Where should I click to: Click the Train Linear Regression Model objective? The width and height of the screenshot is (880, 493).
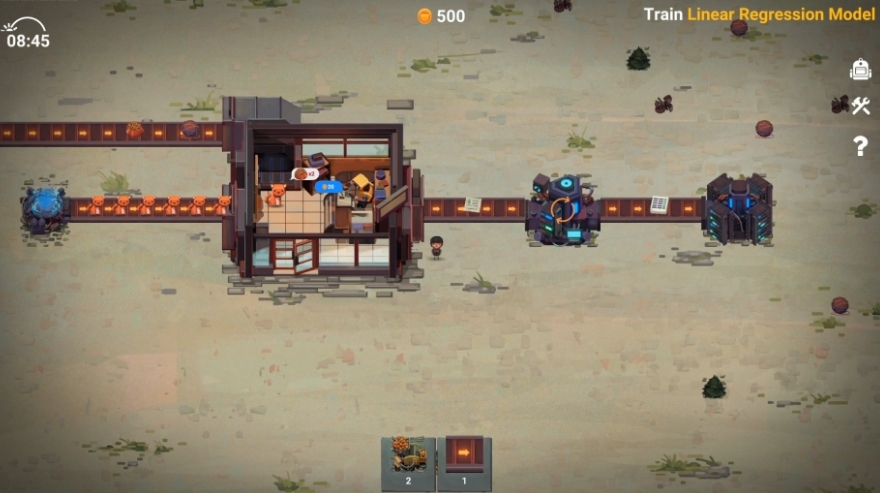click(760, 14)
